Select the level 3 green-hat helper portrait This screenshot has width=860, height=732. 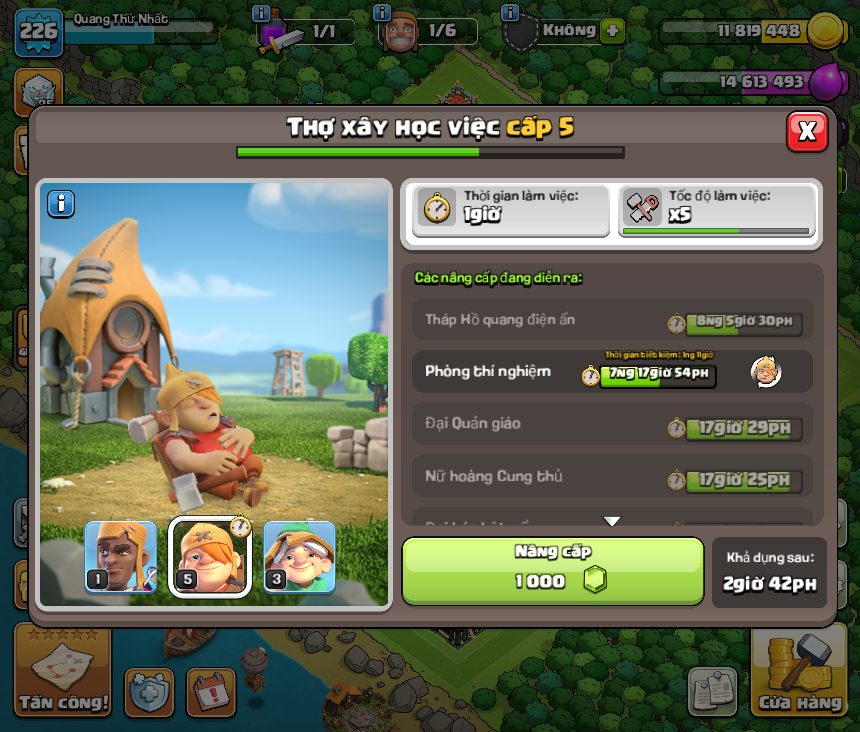pyautogui.click(x=299, y=557)
